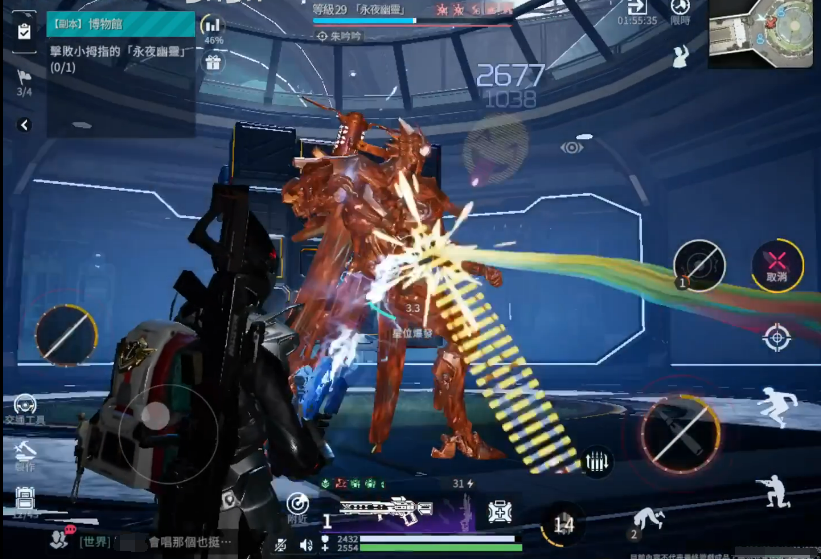The width and height of the screenshot is (821, 559).
Task: Open the vehicle steering wheel menu
Action: pyautogui.click(x=24, y=406)
